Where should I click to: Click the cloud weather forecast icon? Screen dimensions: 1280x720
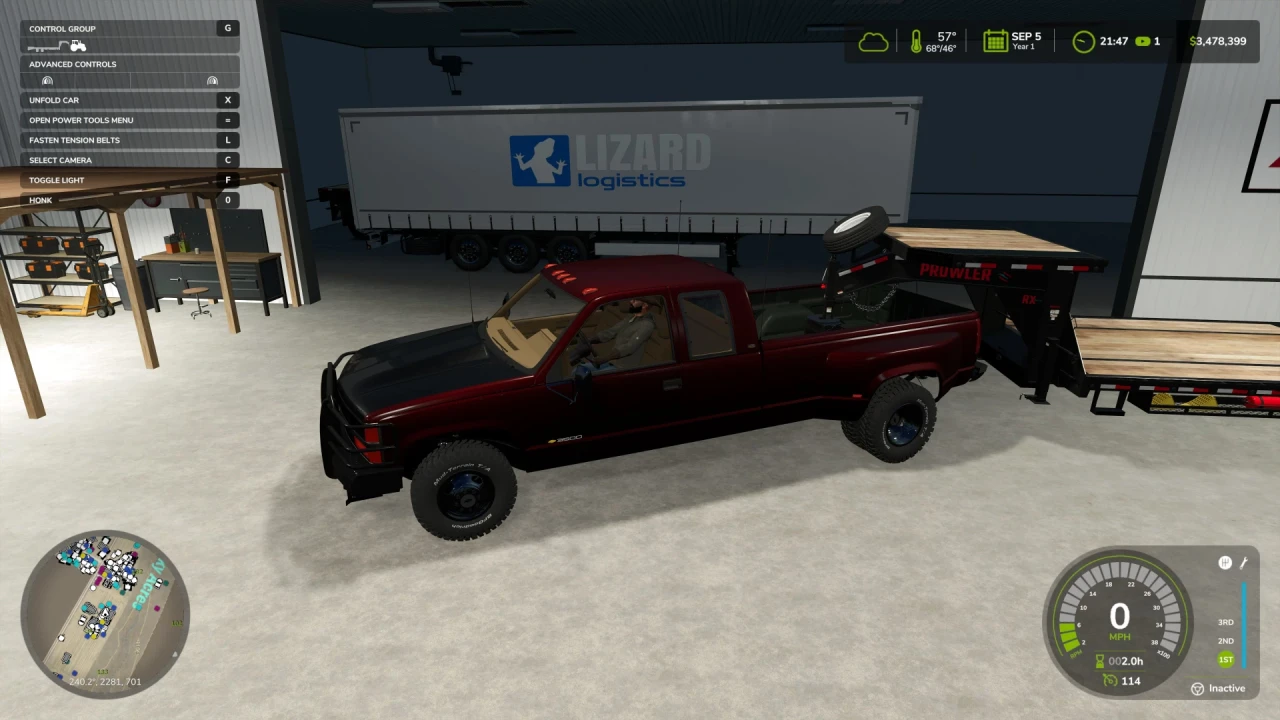click(873, 41)
